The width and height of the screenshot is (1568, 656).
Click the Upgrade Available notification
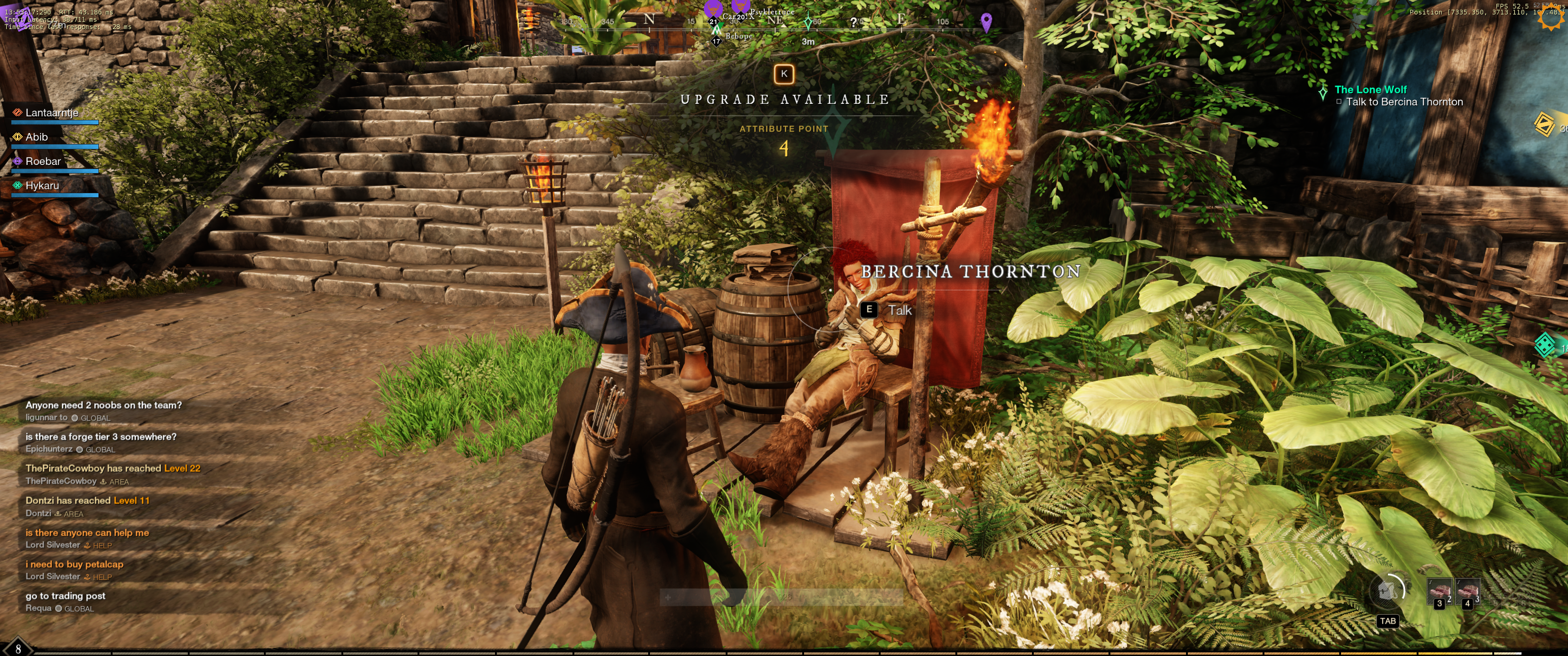coord(784,99)
